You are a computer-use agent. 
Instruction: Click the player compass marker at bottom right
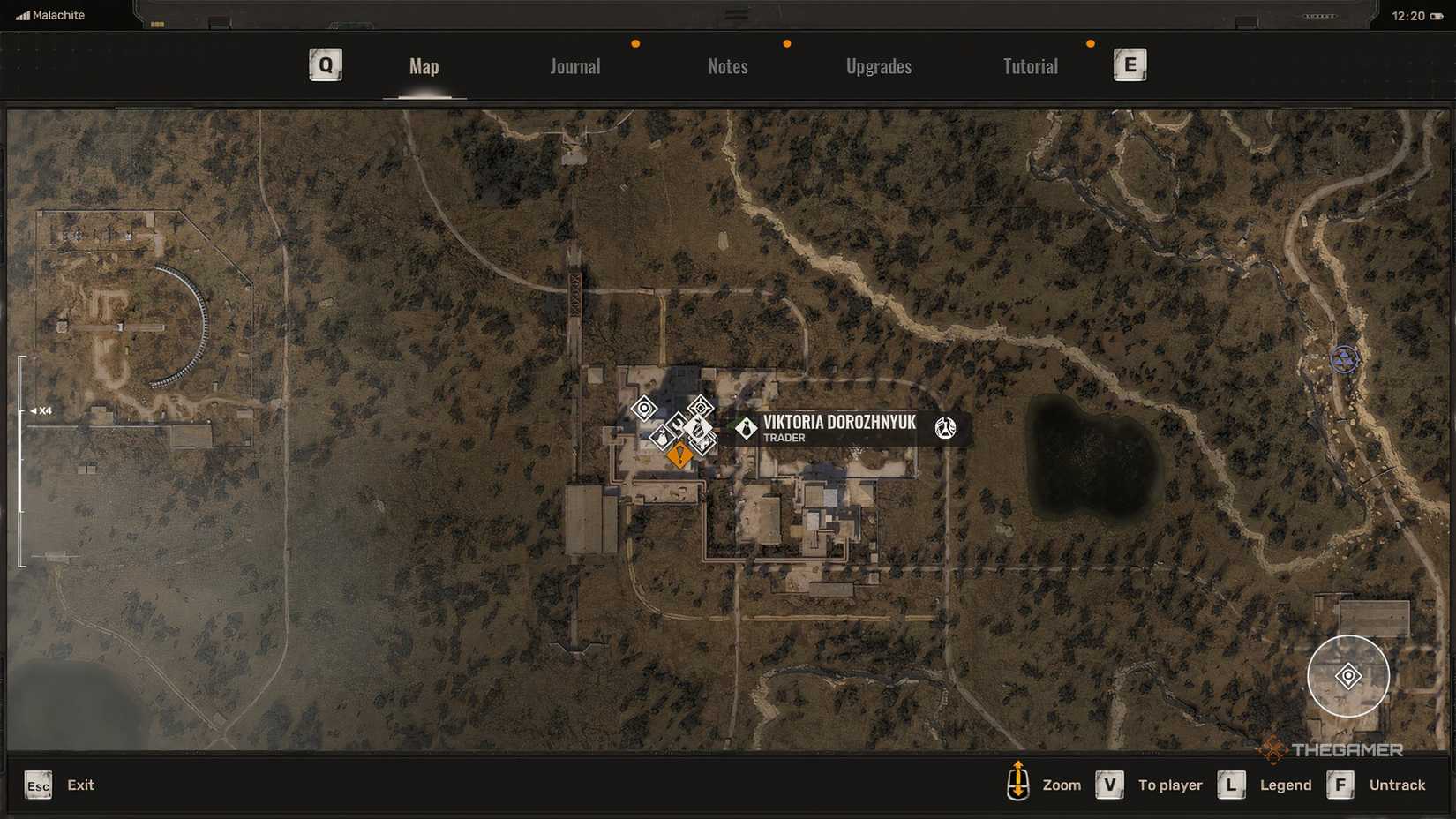(1347, 675)
